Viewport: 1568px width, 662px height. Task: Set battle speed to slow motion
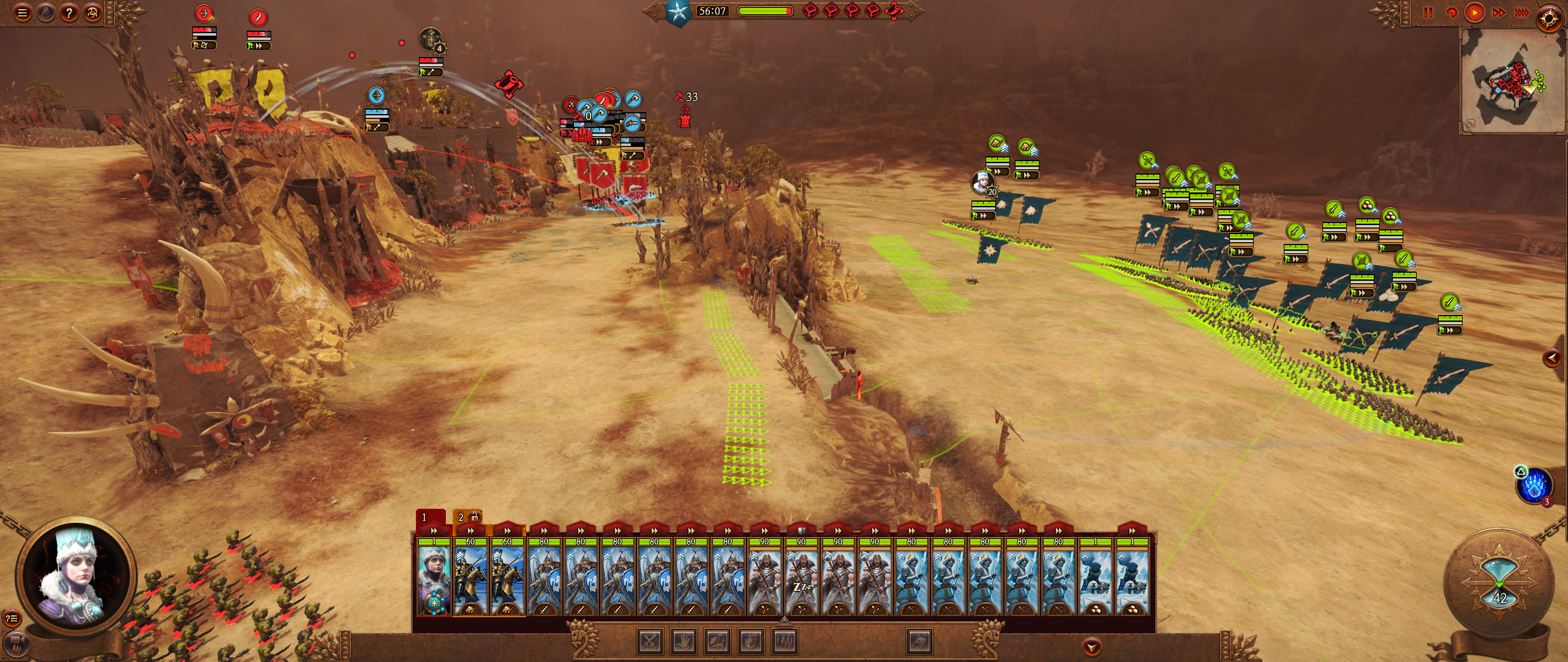click(x=1451, y=13)
